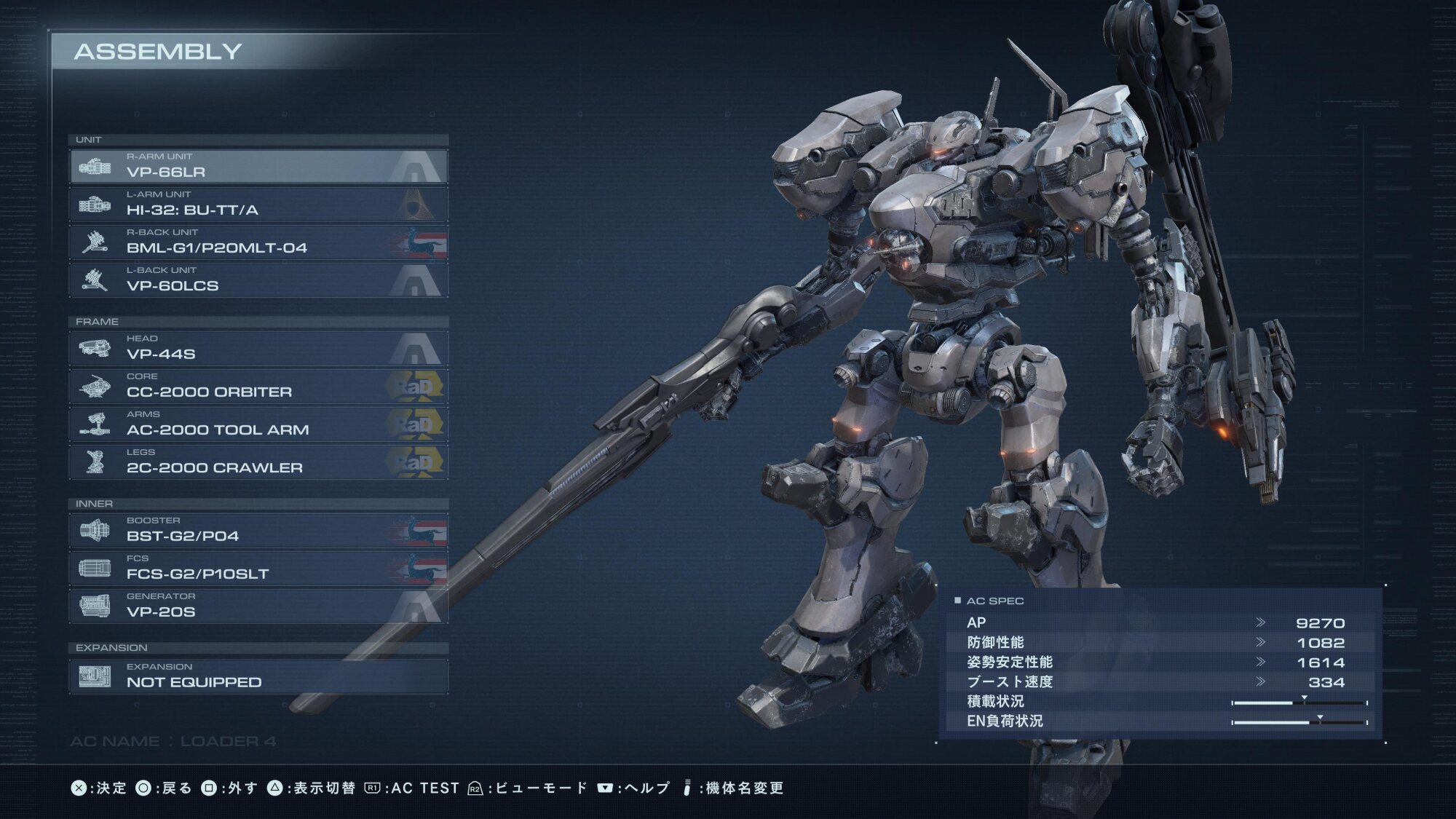Choose the LEGS 2C-2000 CRAWLER slot
Screen dimensions: 1456x819
258,462
